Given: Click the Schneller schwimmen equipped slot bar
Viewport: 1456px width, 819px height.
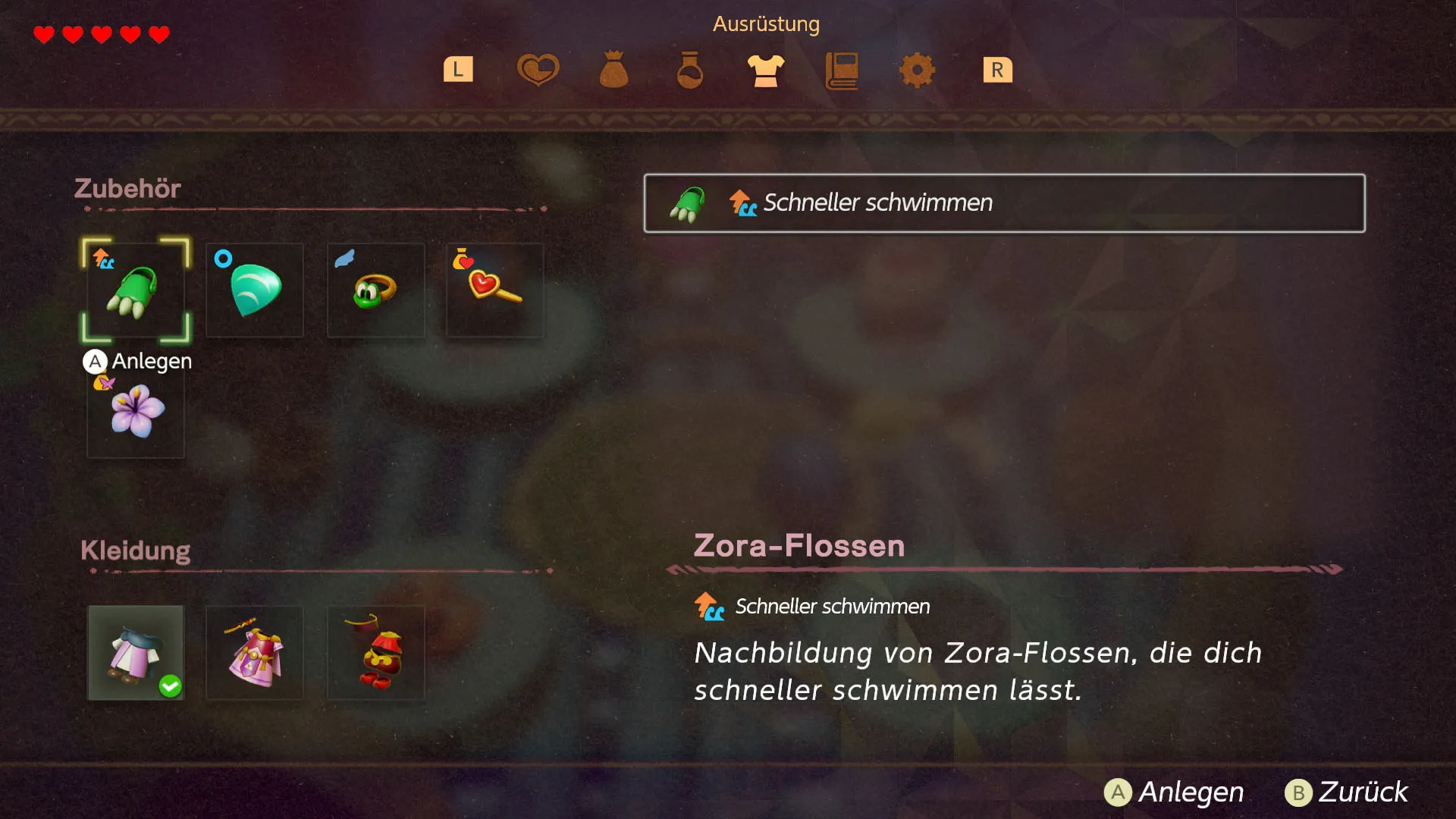Looking at the screenshot, I should click(x=1004, y=203).
